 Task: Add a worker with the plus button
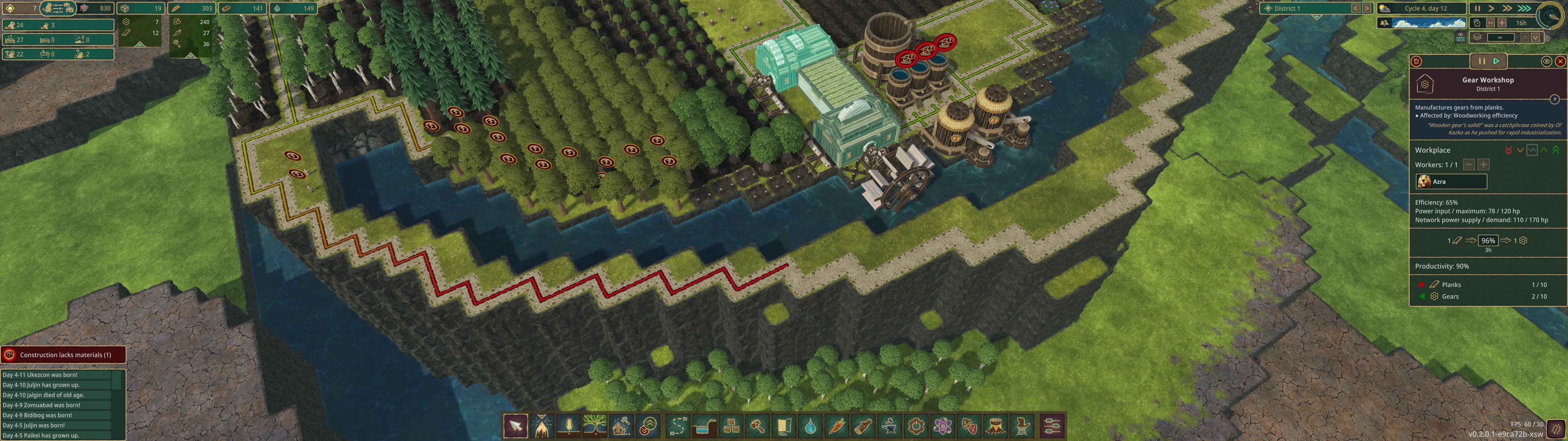[1483, 164]
